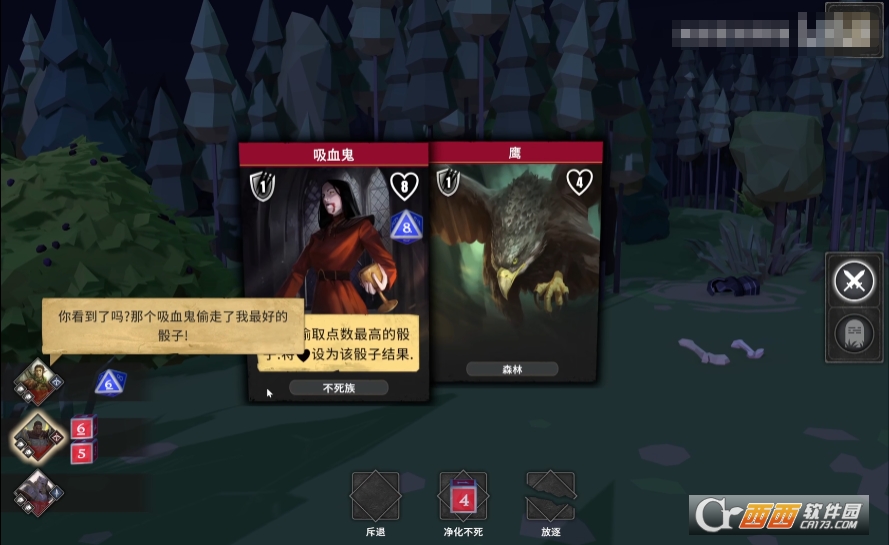Click the blue 8 die on vampire card
Viewport: 889px width, 545px height.
[x=406, y=225]
